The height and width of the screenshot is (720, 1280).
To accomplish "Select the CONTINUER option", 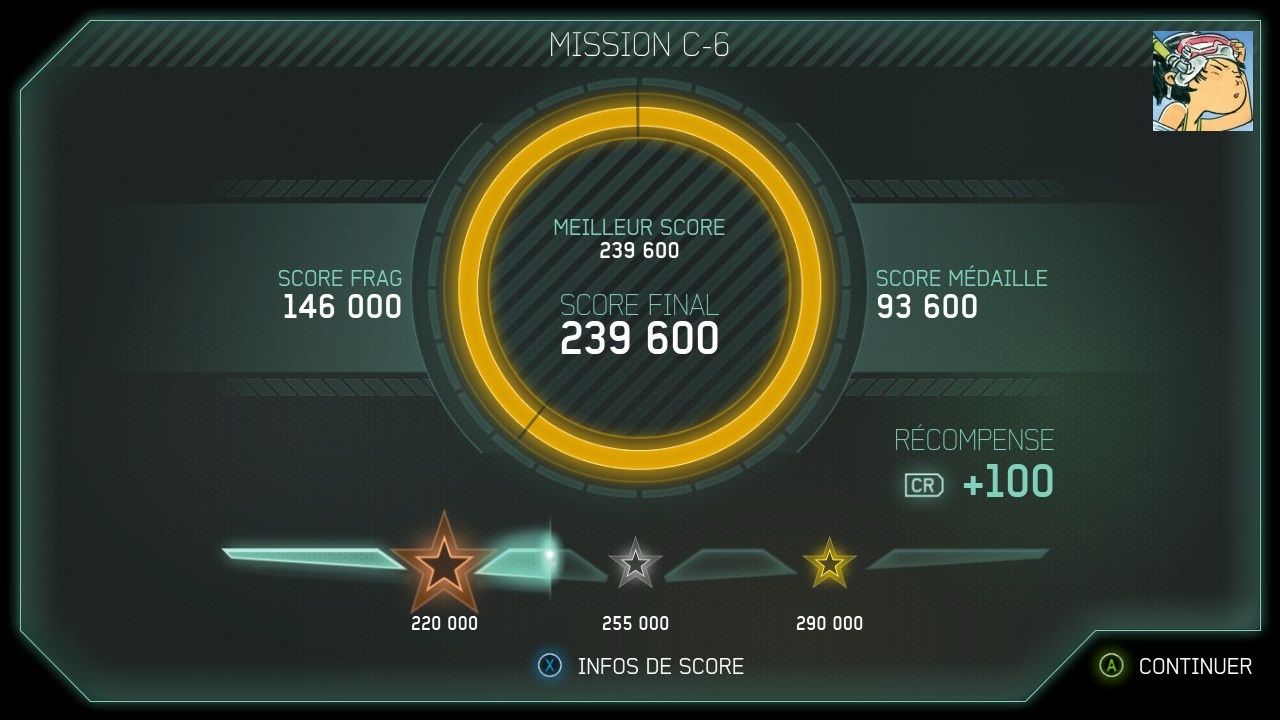I will point(1176,666).
